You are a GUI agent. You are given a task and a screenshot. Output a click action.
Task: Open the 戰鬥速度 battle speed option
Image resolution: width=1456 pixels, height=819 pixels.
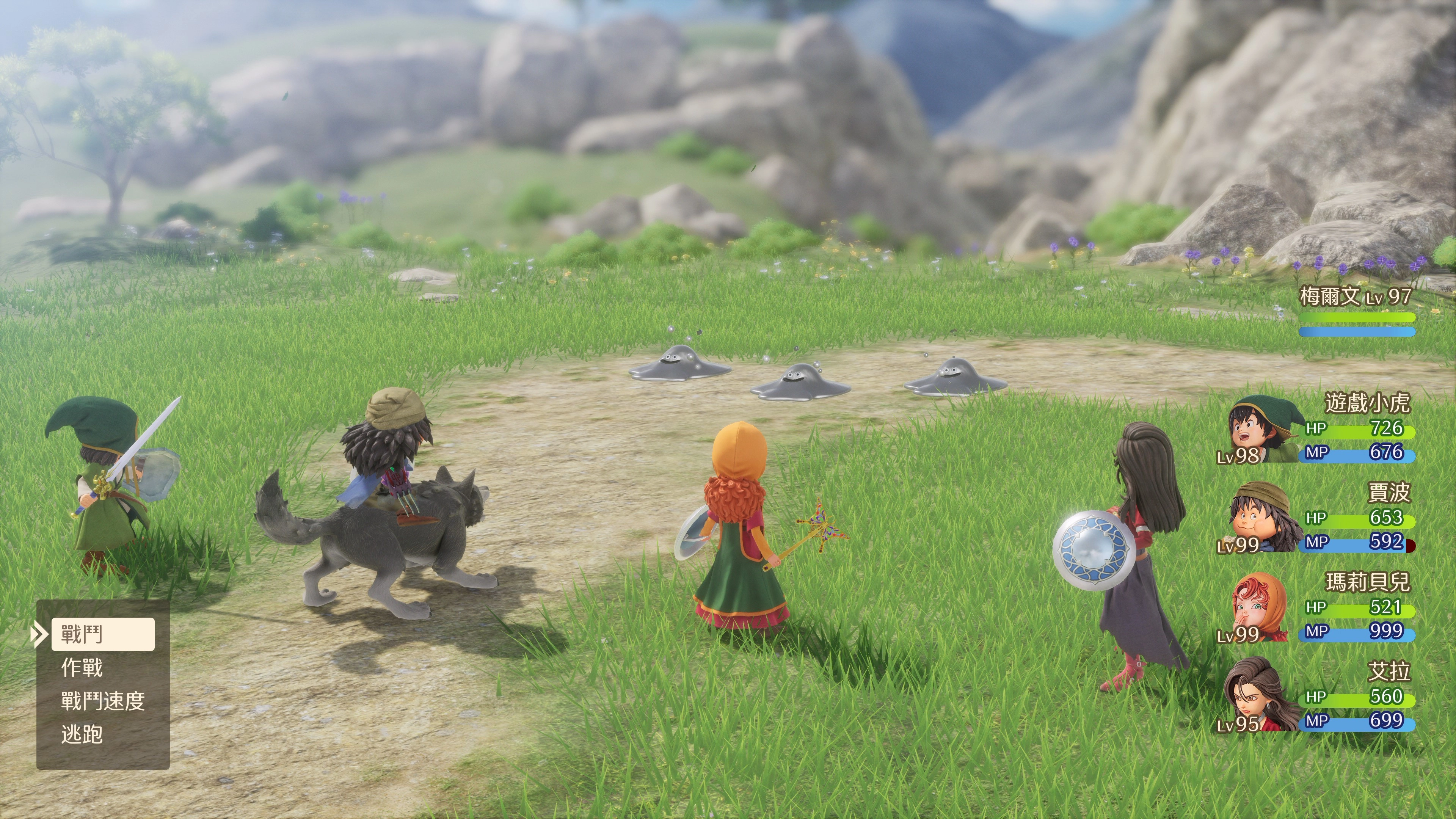click(x=103, y=701)
